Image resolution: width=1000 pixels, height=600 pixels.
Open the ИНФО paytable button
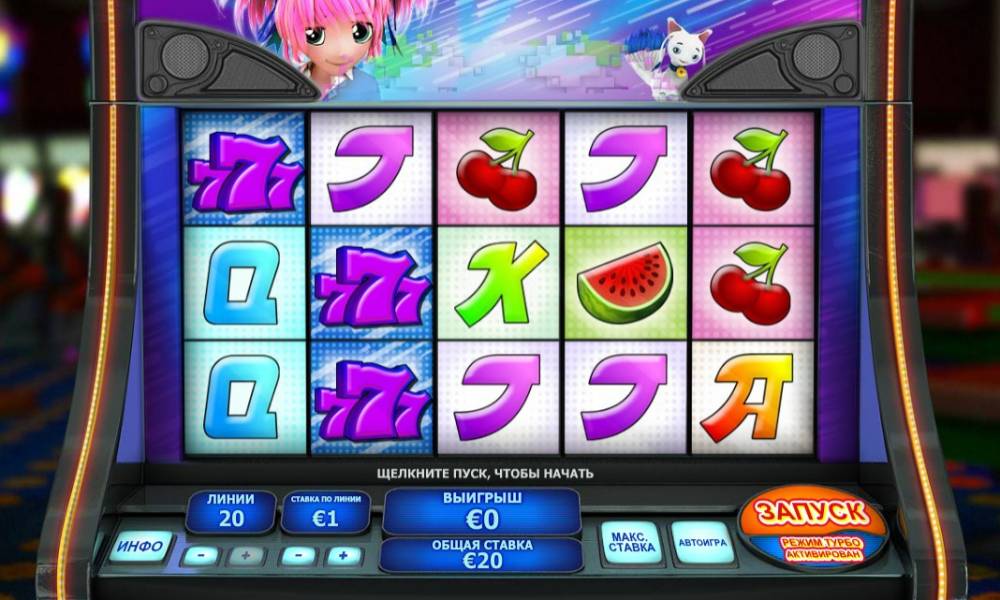tap(140, 547)
